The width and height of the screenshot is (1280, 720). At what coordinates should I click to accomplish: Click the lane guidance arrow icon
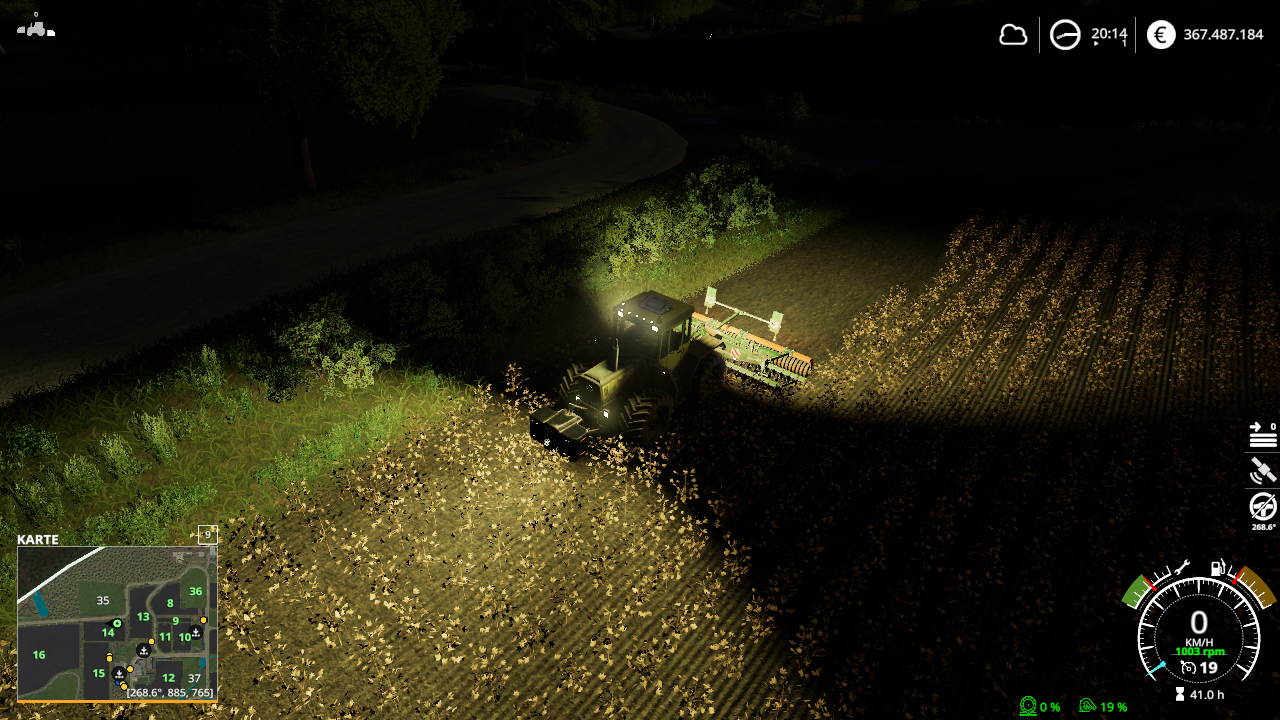[x=1262, y=435]
